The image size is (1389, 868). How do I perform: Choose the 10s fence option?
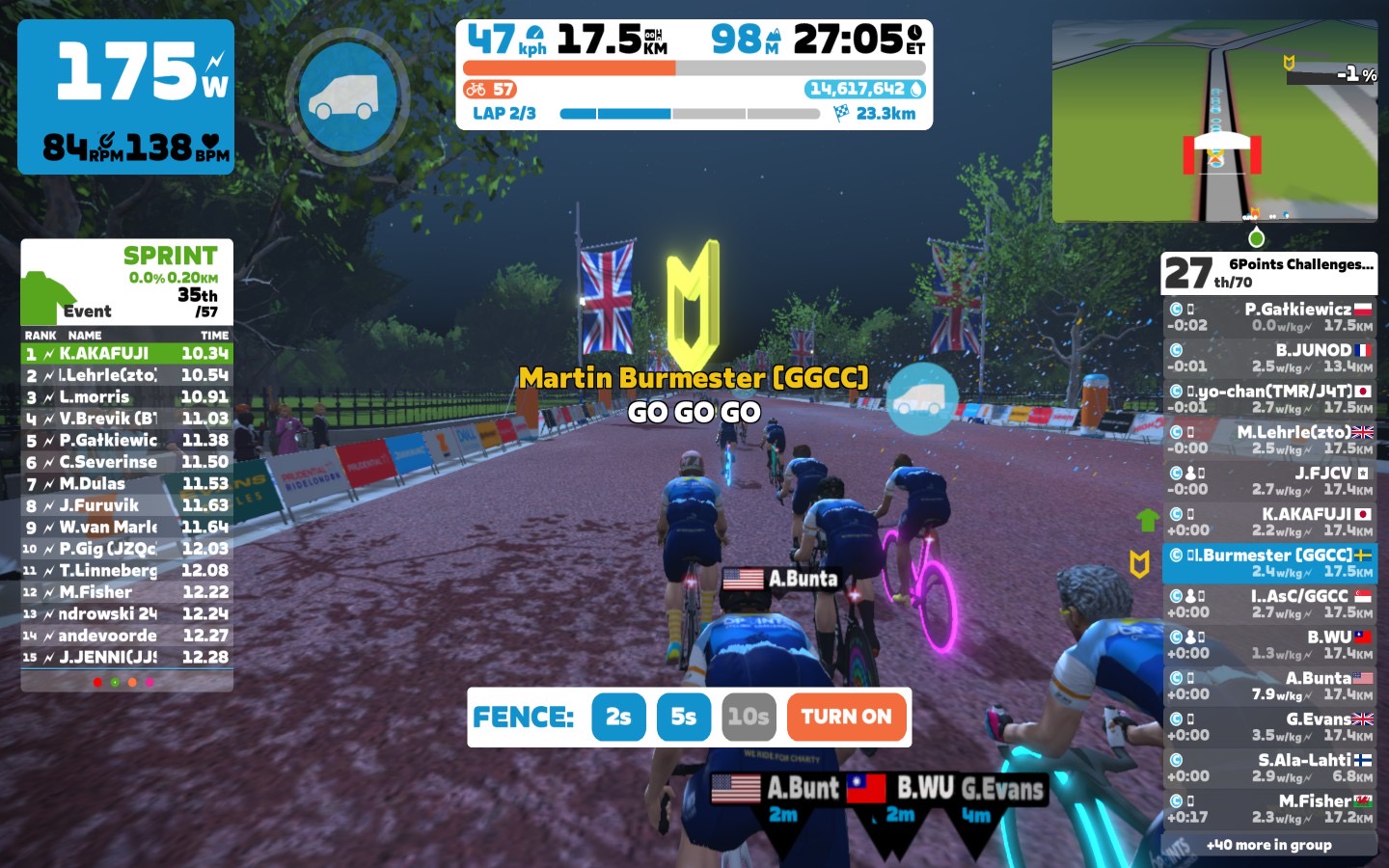pyautogui.click(x=749, y=717)
